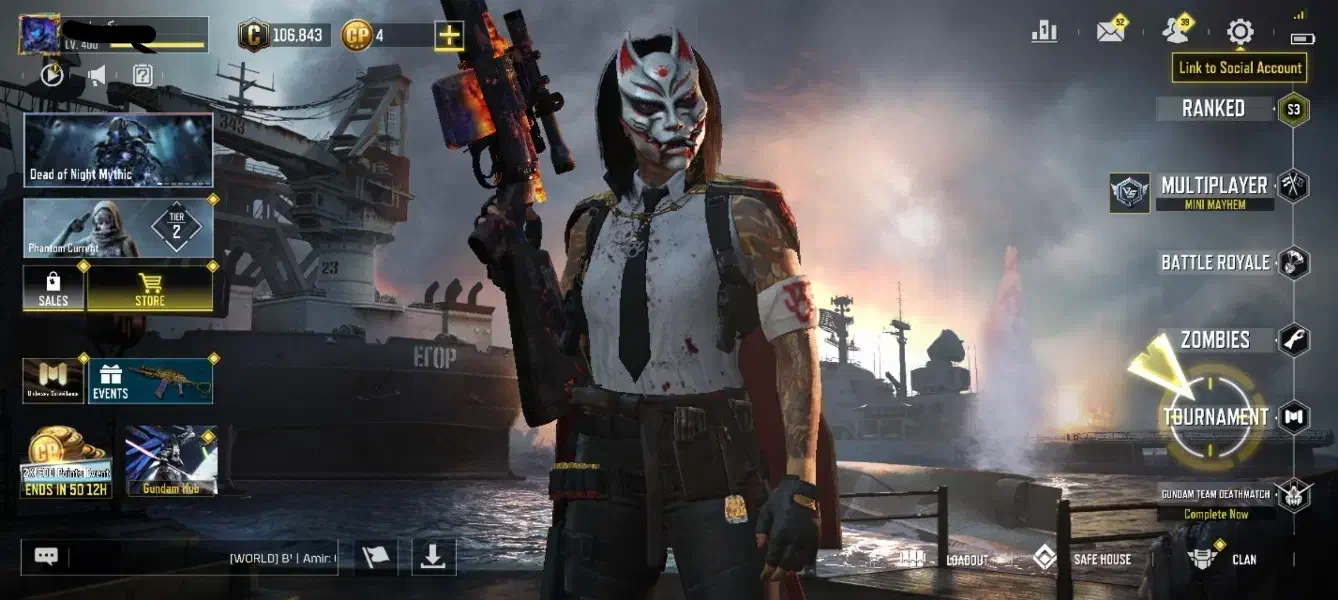Enter Battle Royale mode
This screenshot has height=600, width=1338.
[1215, 263]
